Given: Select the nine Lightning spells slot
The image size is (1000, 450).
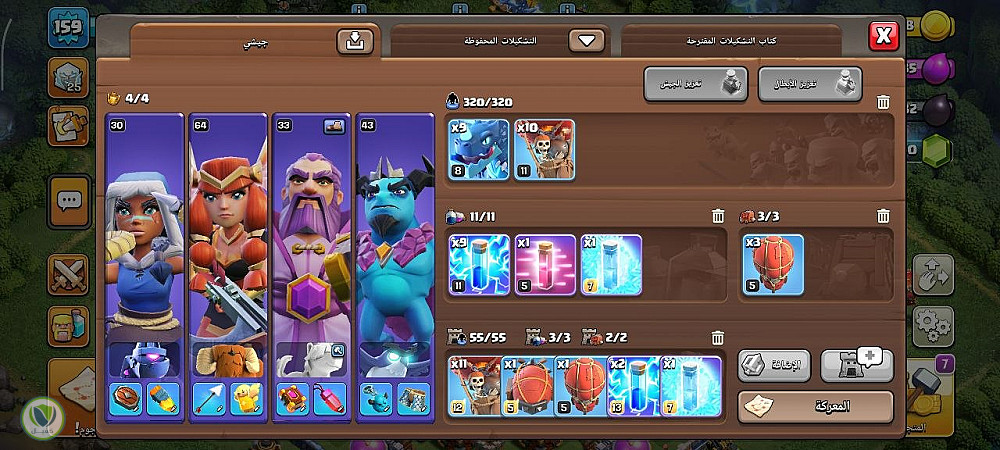Looking at the screenshot, I should [479, 265].
